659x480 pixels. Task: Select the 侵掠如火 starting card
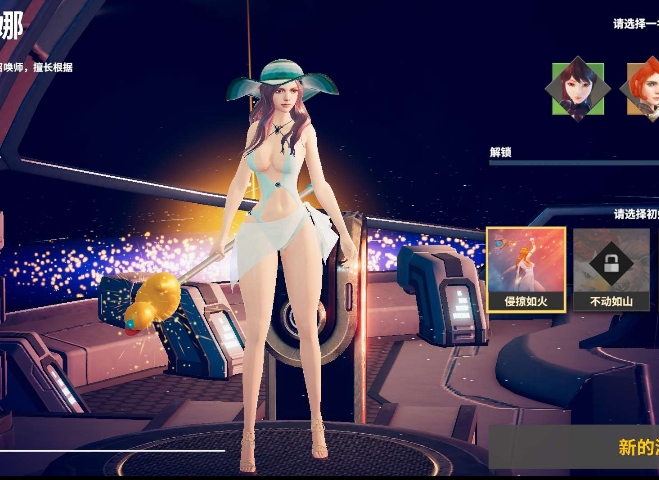coord(526,269)
